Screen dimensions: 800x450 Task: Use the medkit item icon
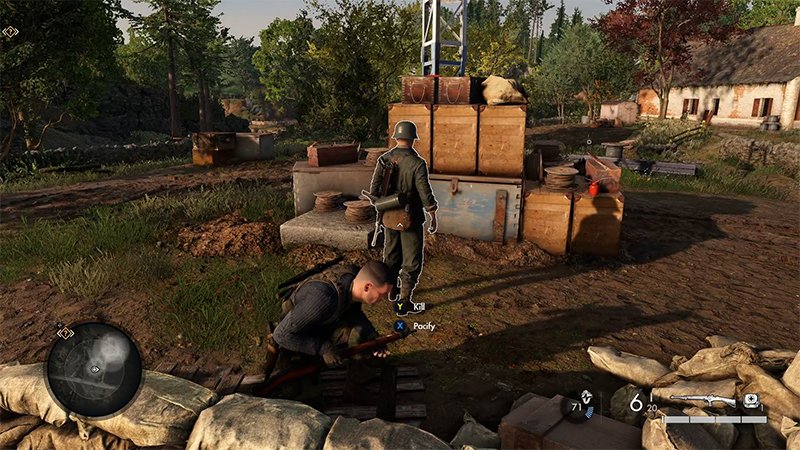tap(751, 401)
